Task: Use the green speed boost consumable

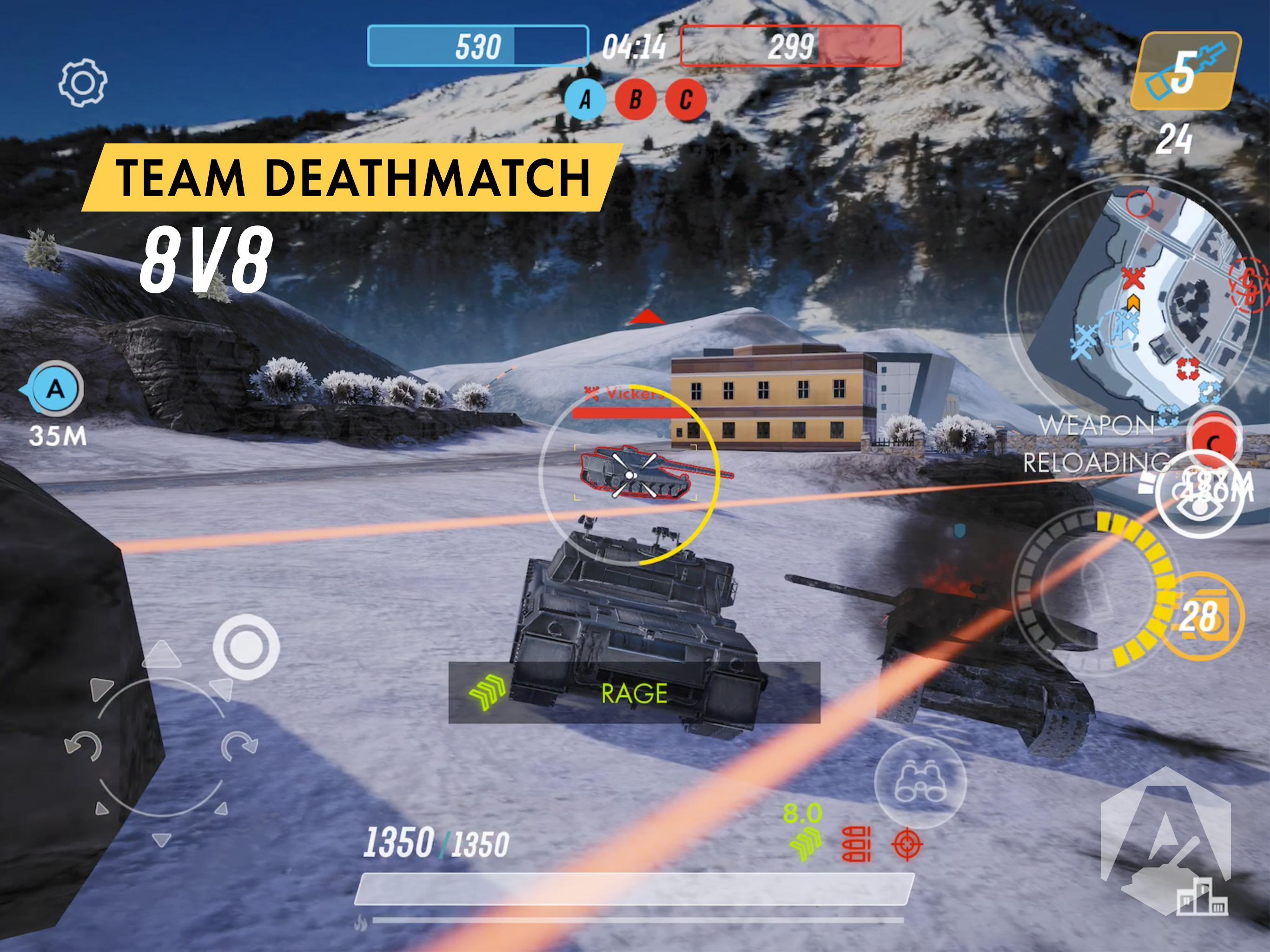Action: [x=806, y=845]
